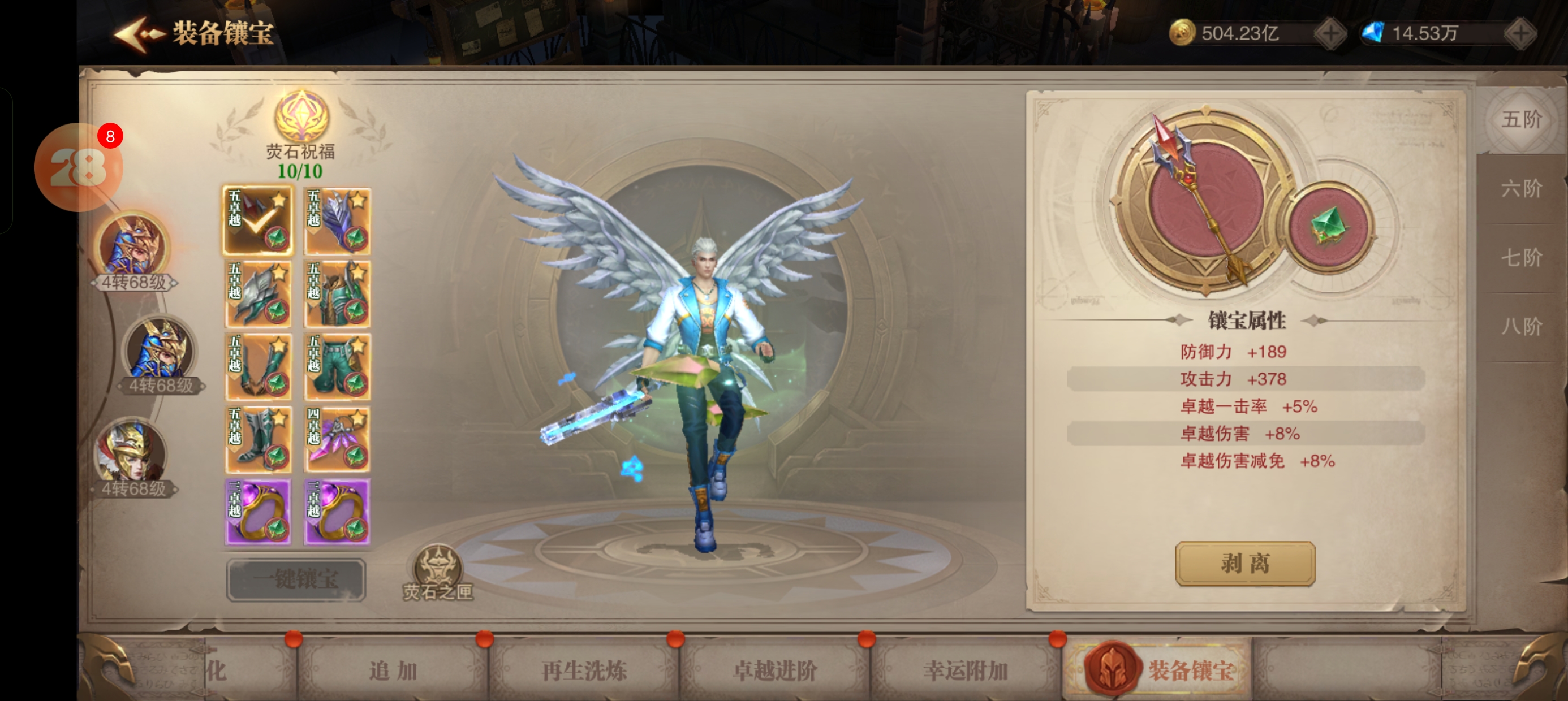Go back using the arrow beside 装备镶宝
The height and width of the screenshot is (701, 1568).
[137, 34]
